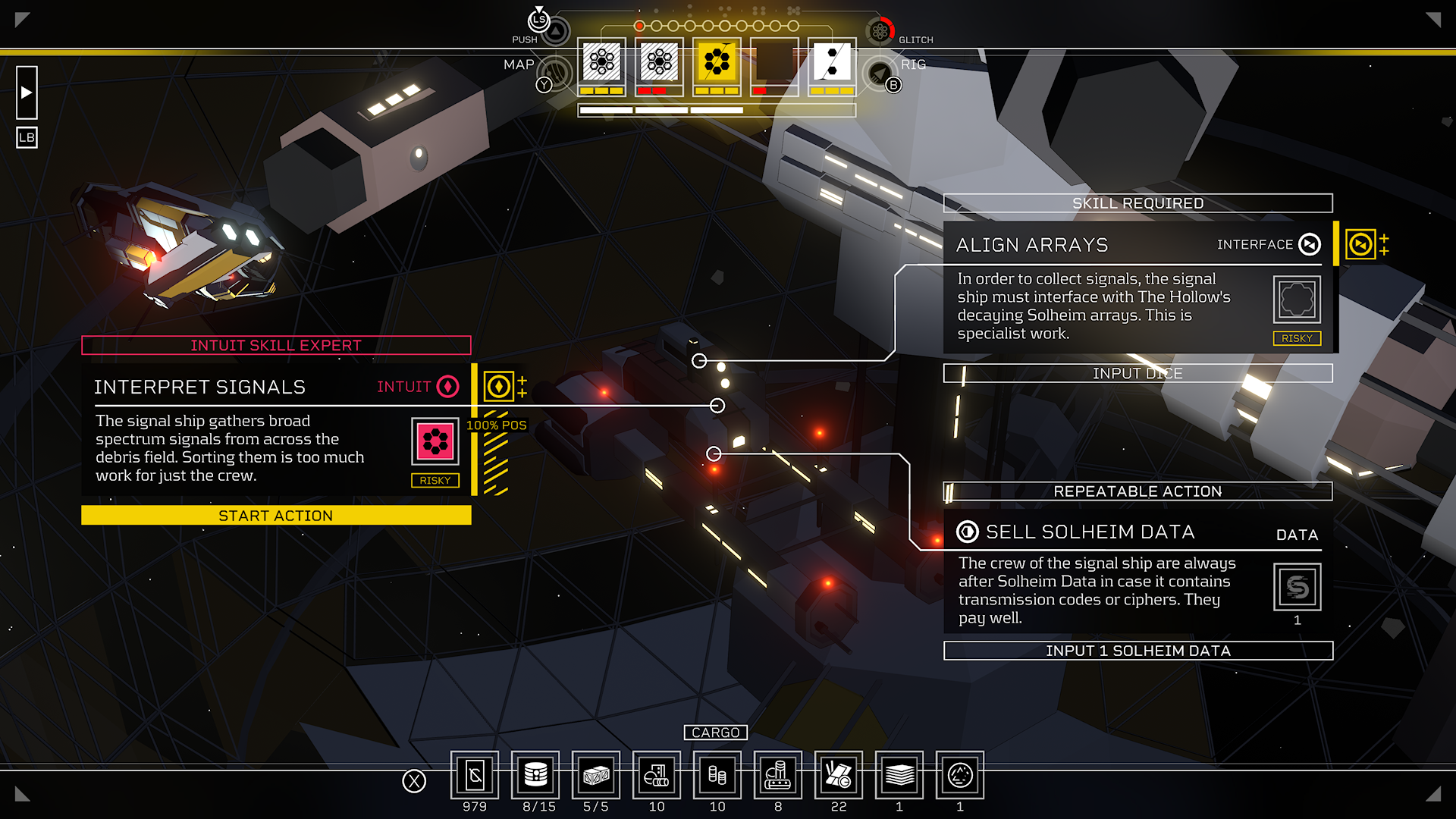Click the empty dice slot in Align Arrays
1456x819 pixels.
(1297, 300)
